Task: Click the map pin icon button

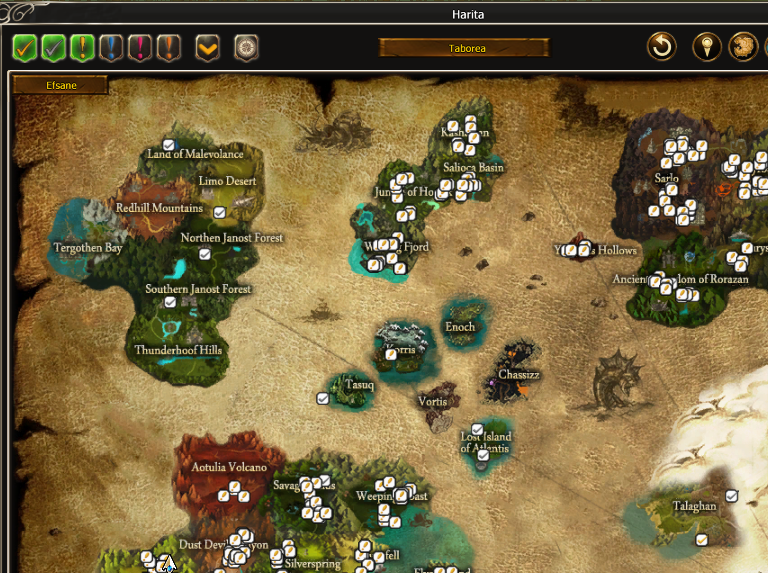Action: (707, 46)
